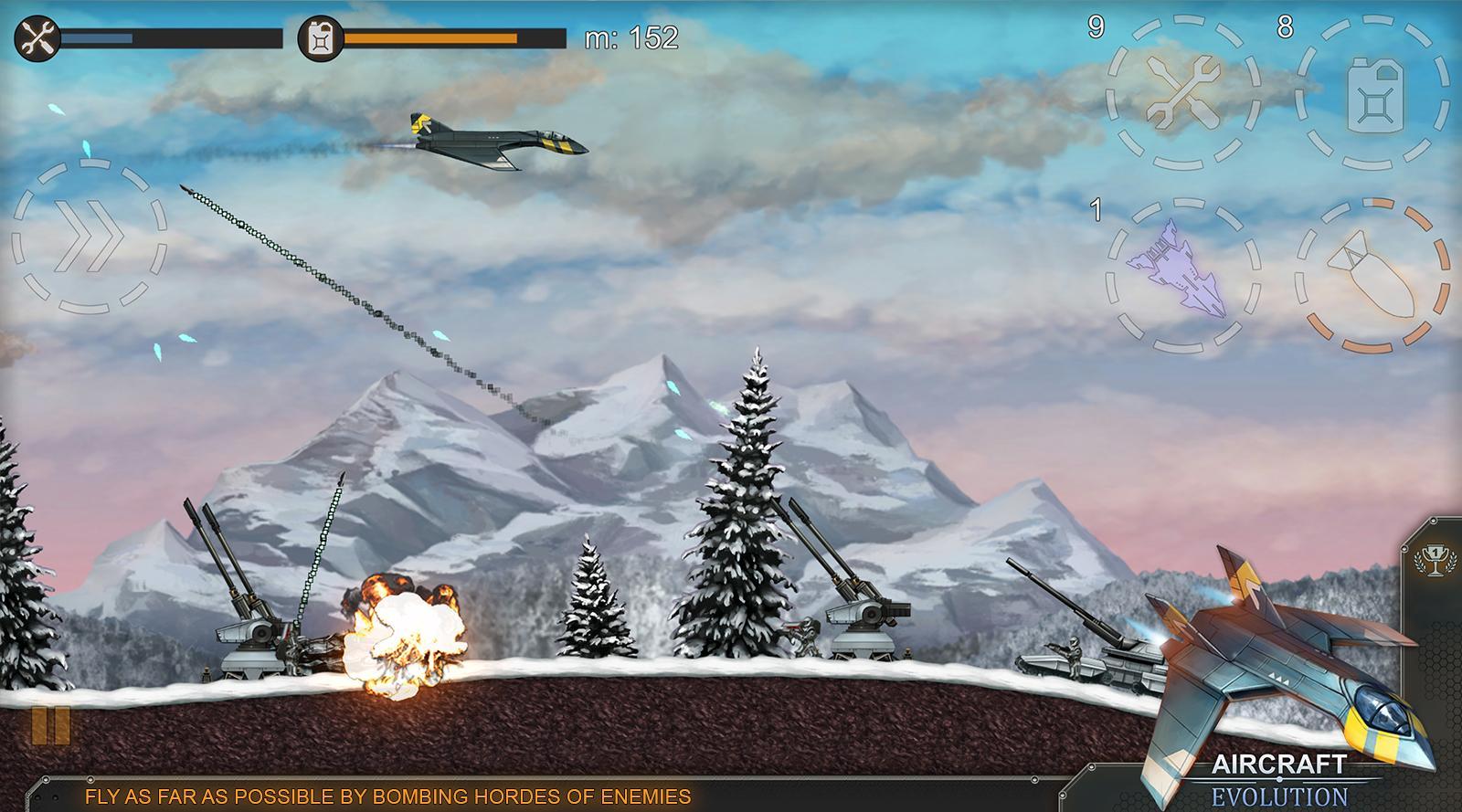This screenshot has width=1462, height=812.
Task: Drop a bomb with the bomb button
Action: [1372, 275]
